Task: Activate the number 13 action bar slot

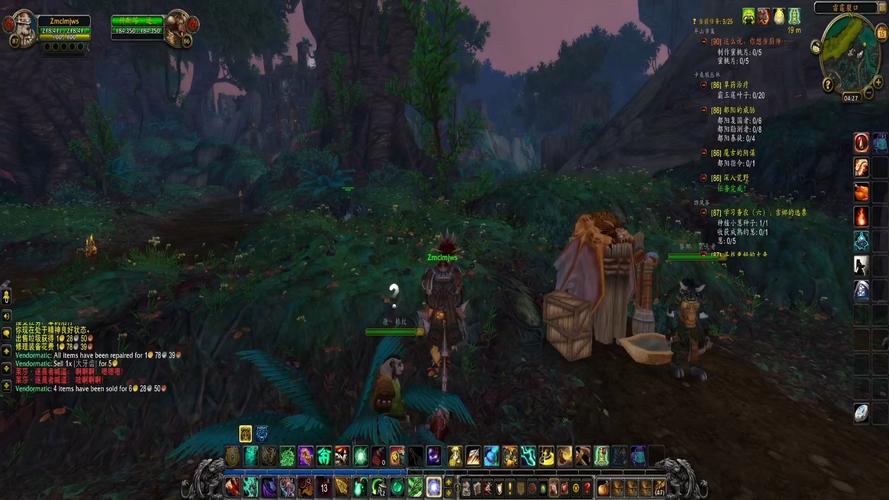Action: point(324,487)
